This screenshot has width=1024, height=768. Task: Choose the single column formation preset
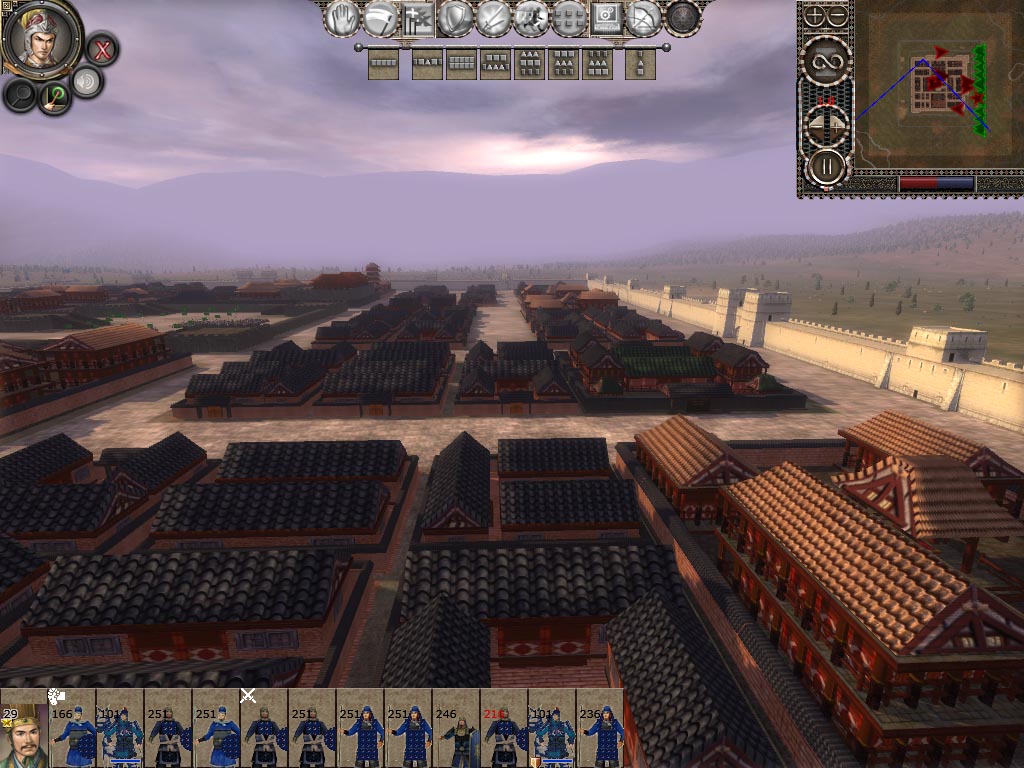coord(639,65)
